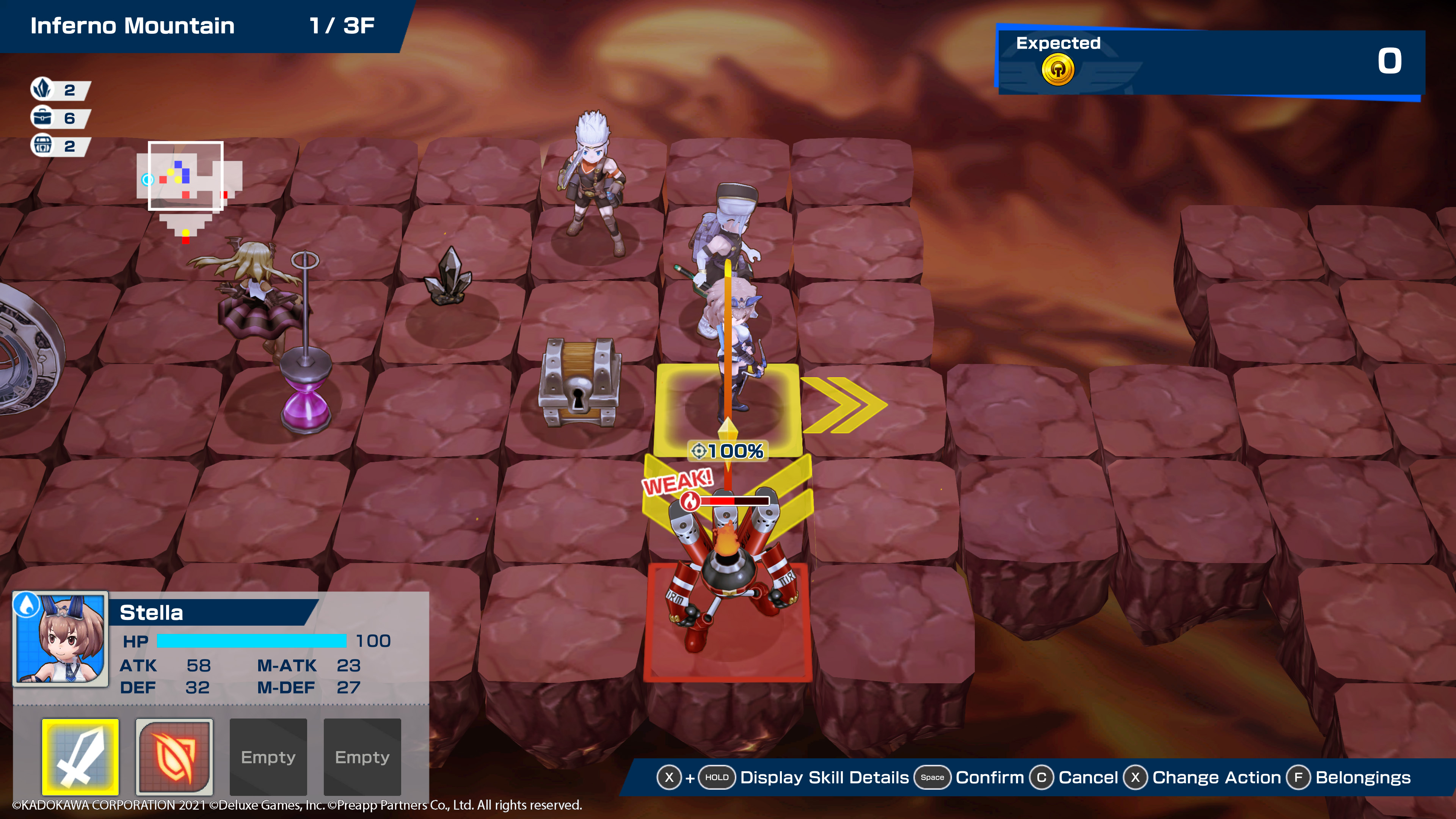The image size is (1456, 819).
Task: Select the yellow tile under Stella
Action: 728,408
